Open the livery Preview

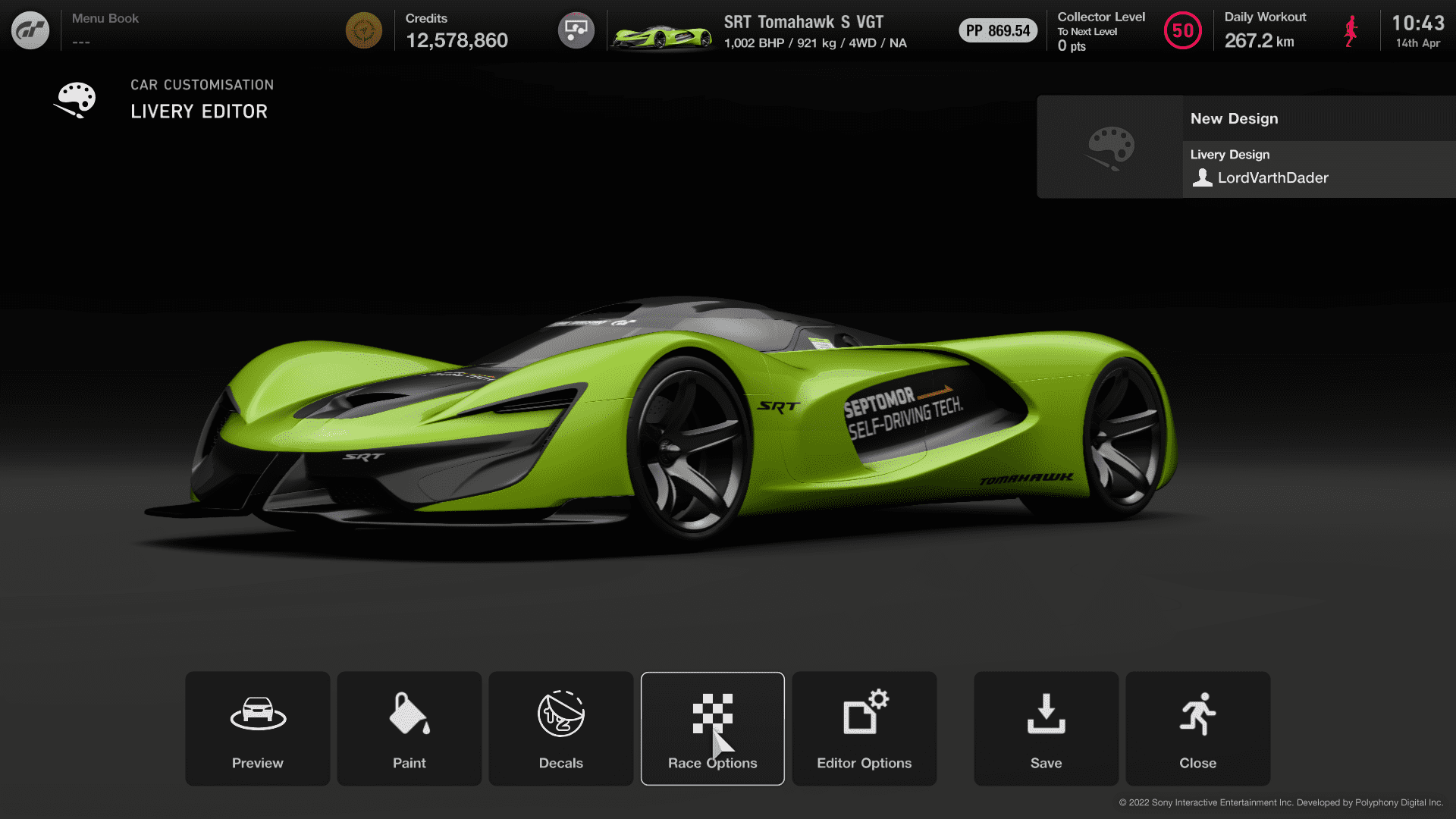(x=257, y=728)
